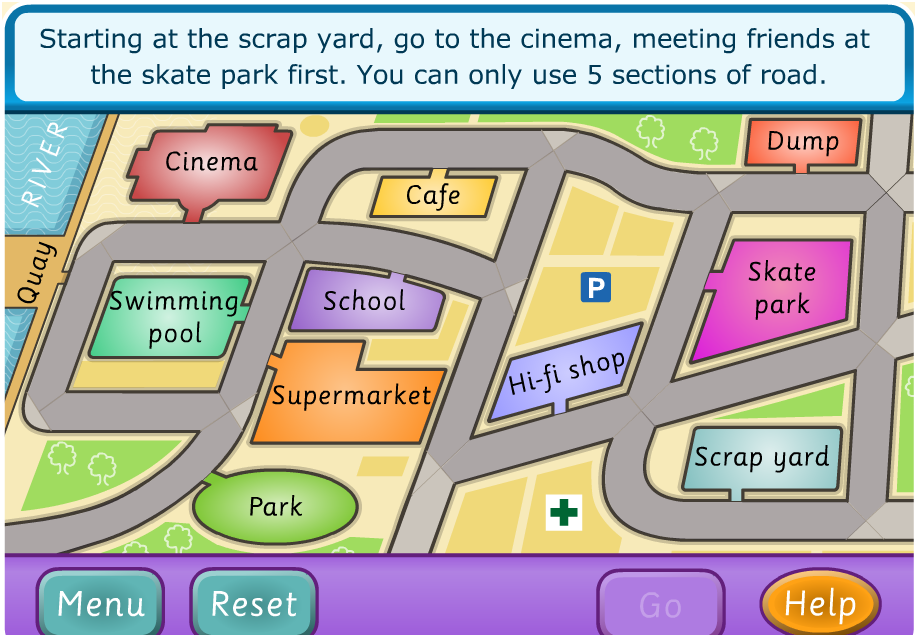917x637 pixels.
Task: Select the School building on the map
Action: [x=365, y=301]
